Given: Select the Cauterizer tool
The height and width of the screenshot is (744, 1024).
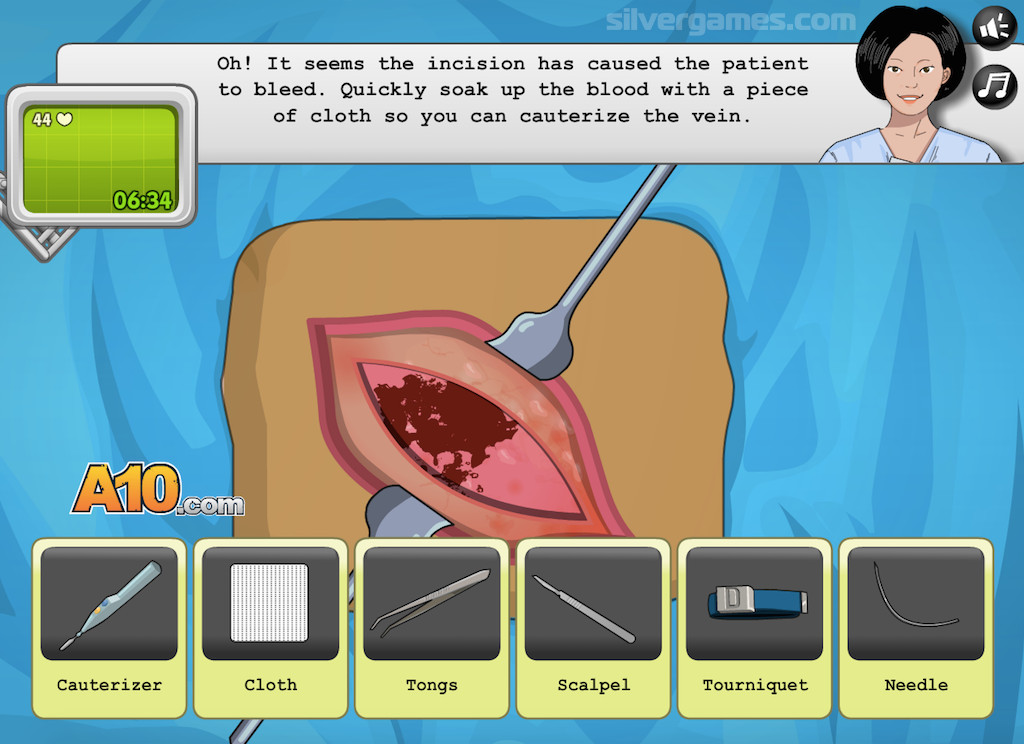Looking at the screenshot, I should [x=109, y=604].
